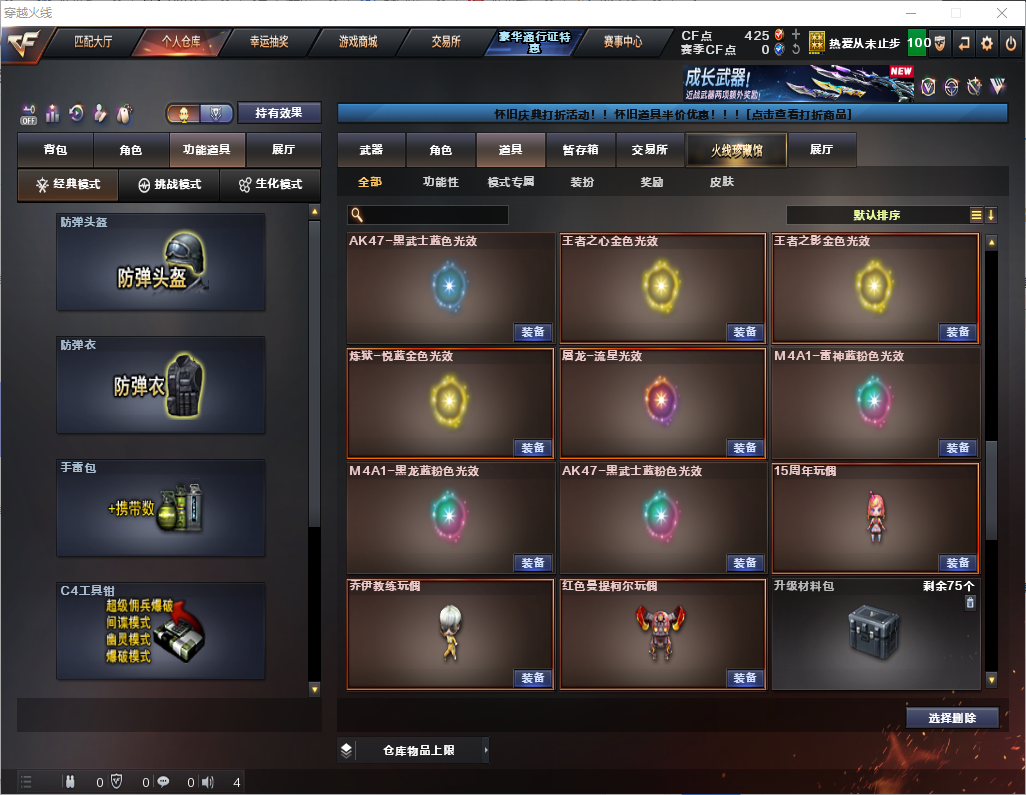
Task: Open the 默认排序 sorting dropdown
Action: point(875,215)
